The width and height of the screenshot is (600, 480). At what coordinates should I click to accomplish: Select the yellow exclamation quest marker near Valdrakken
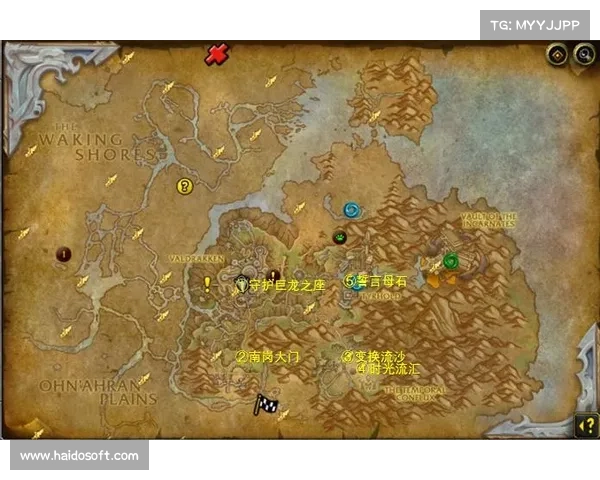(207, 284)
